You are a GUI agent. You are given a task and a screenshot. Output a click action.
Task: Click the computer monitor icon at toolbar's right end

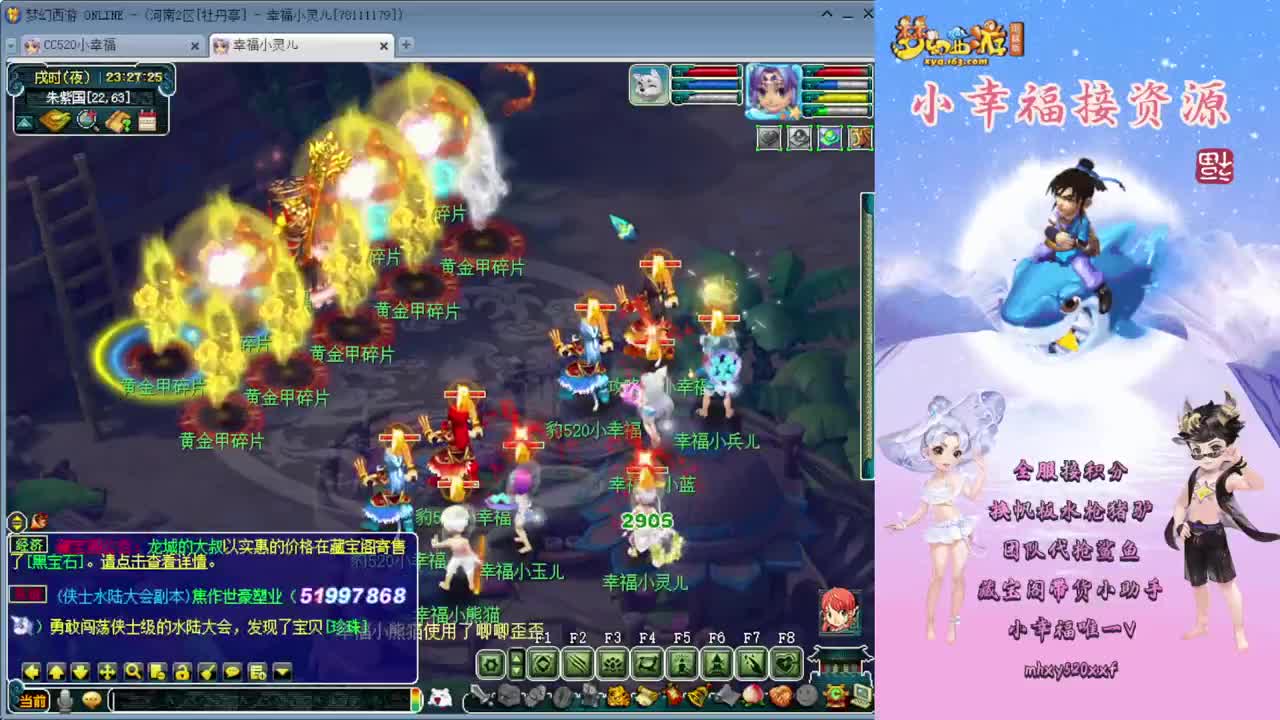click(860, 695)
